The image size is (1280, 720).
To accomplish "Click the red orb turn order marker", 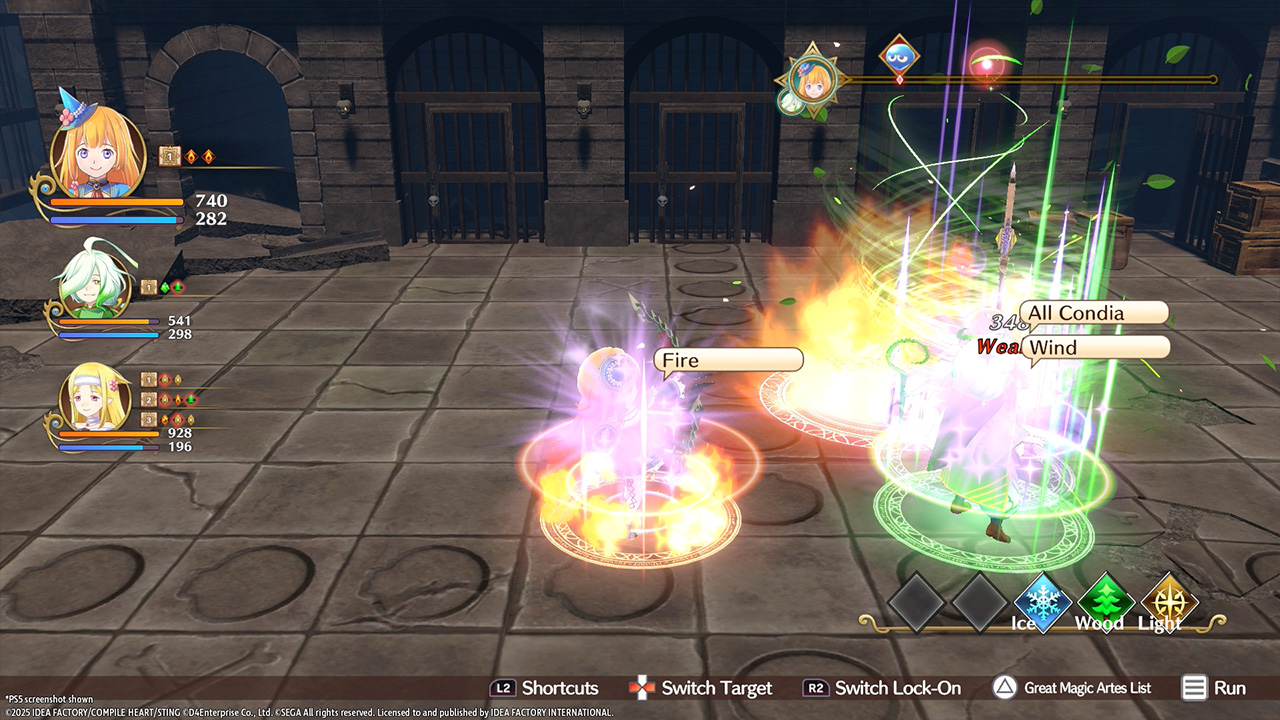I will 988,63.
